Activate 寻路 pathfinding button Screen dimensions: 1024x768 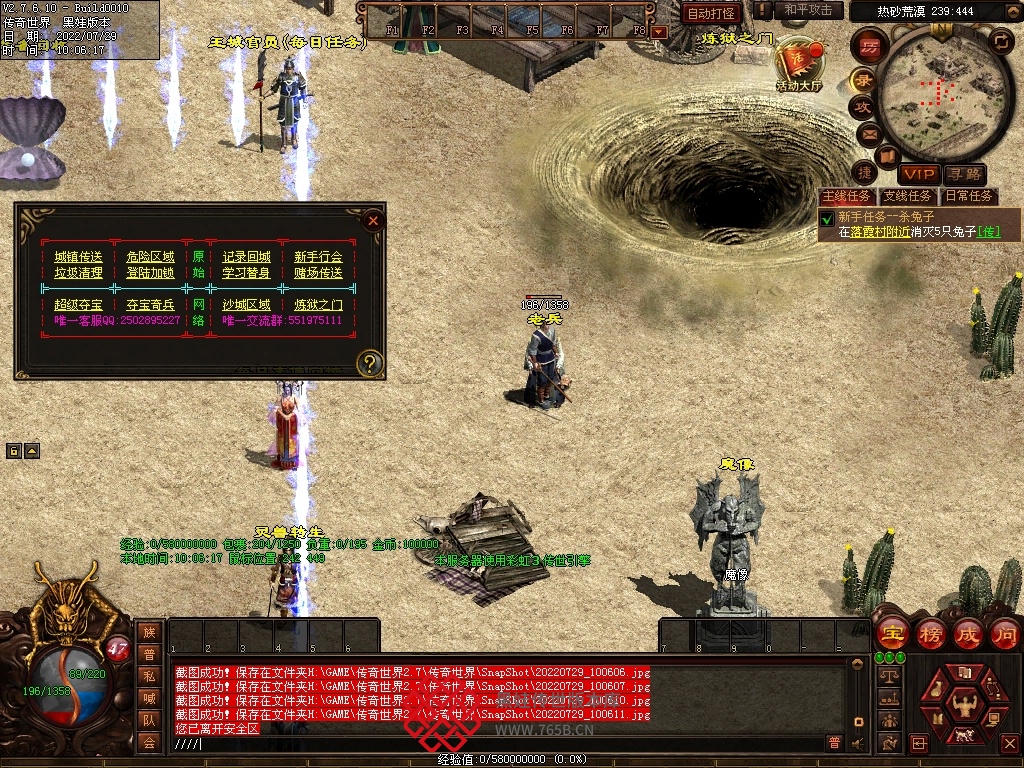(x=964, y=175)
